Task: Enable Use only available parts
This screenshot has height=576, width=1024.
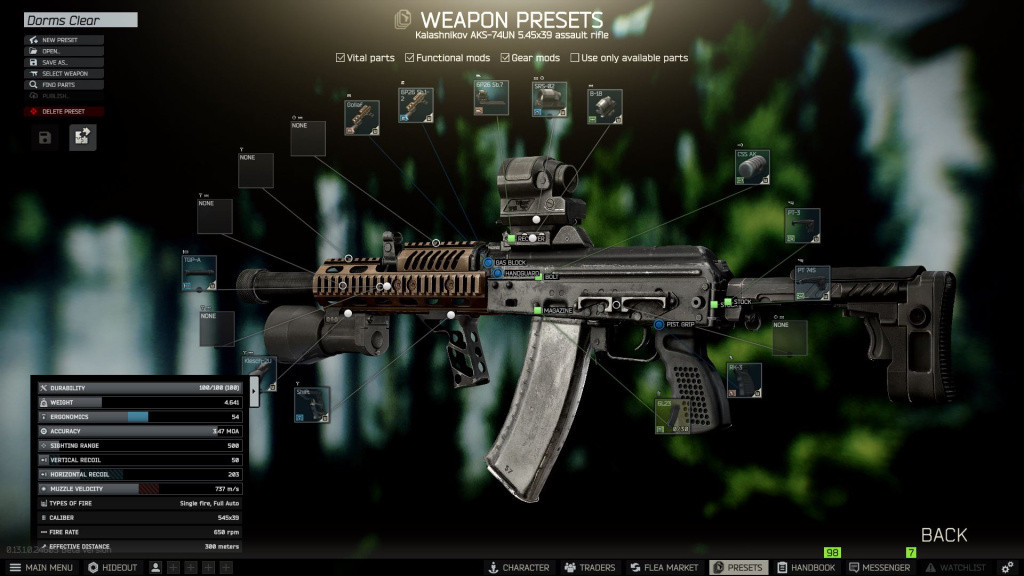Action: click(x=575, y=58)
